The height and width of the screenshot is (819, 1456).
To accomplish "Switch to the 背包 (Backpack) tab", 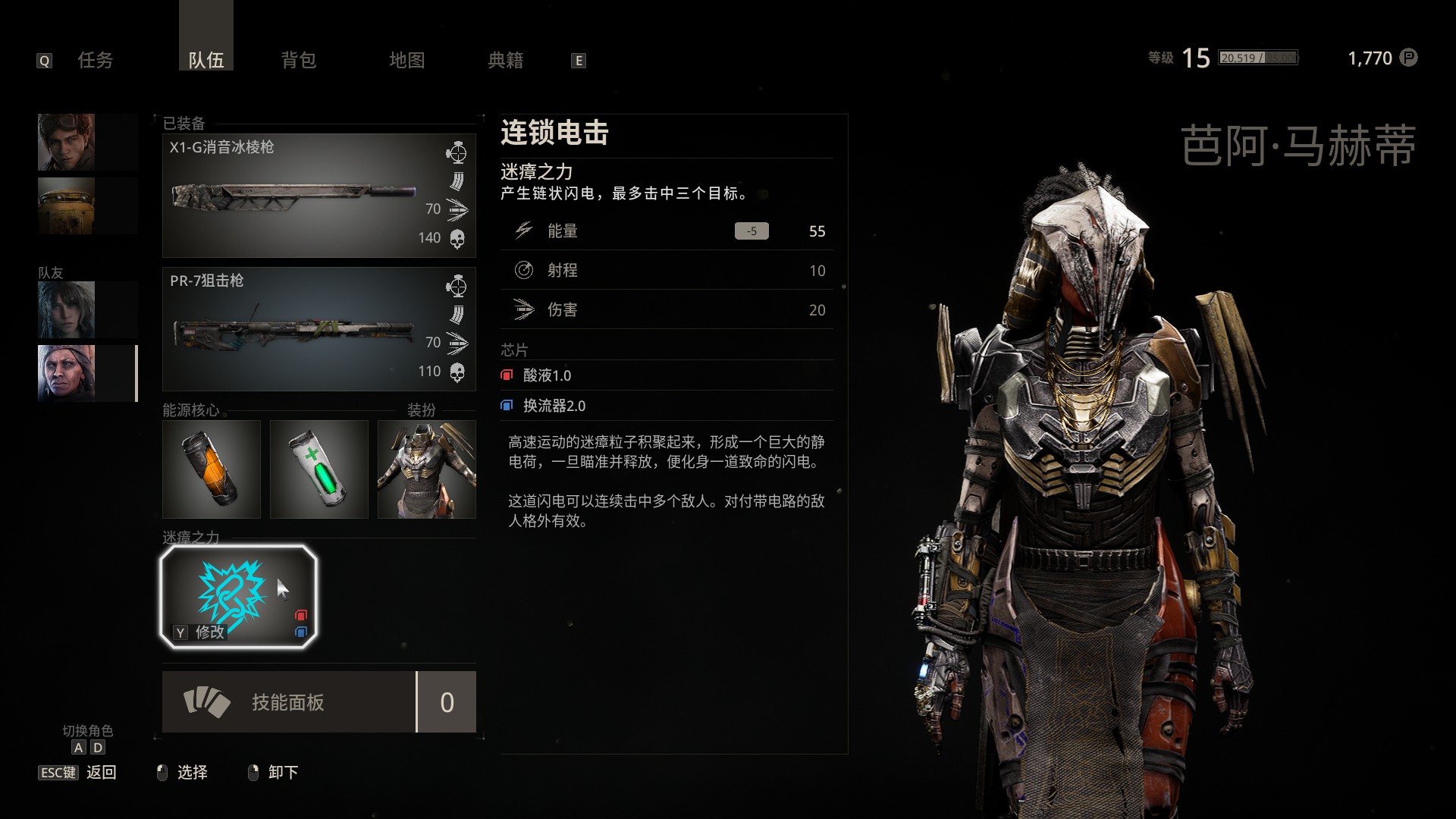I will 299,60.
